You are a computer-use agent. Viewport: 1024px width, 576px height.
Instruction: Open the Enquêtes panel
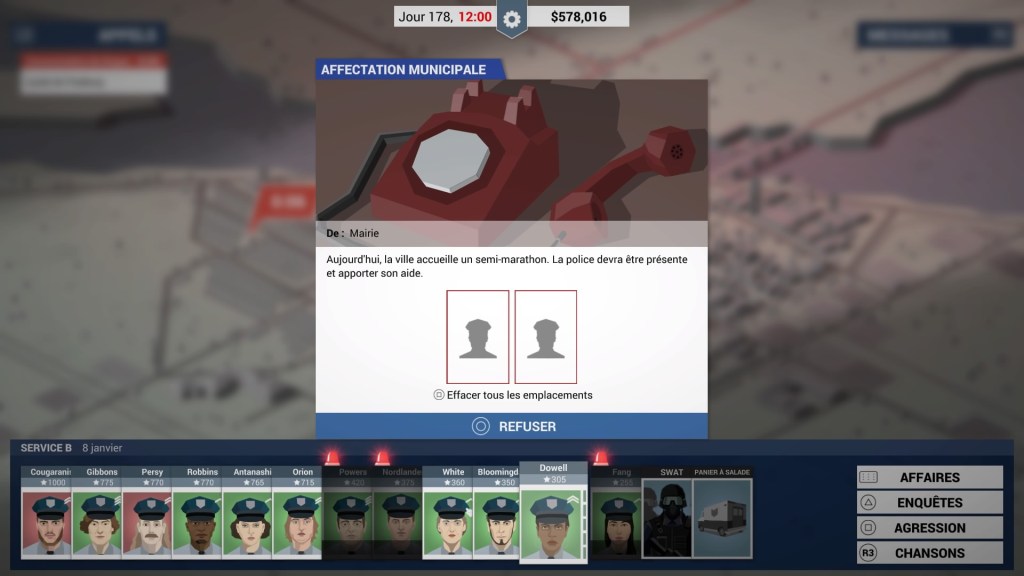click(x=929, y=502)
